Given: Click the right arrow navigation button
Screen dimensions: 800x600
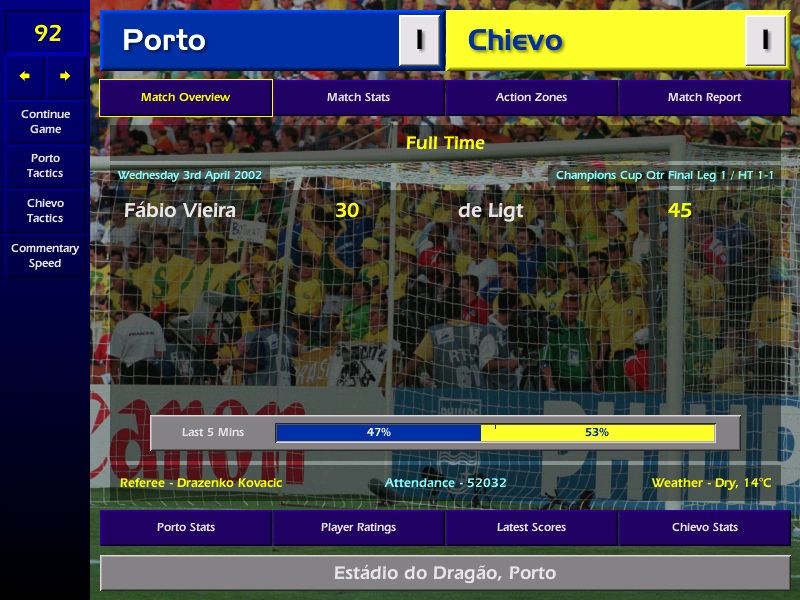Looking at the screenshot, I should 65,76.
